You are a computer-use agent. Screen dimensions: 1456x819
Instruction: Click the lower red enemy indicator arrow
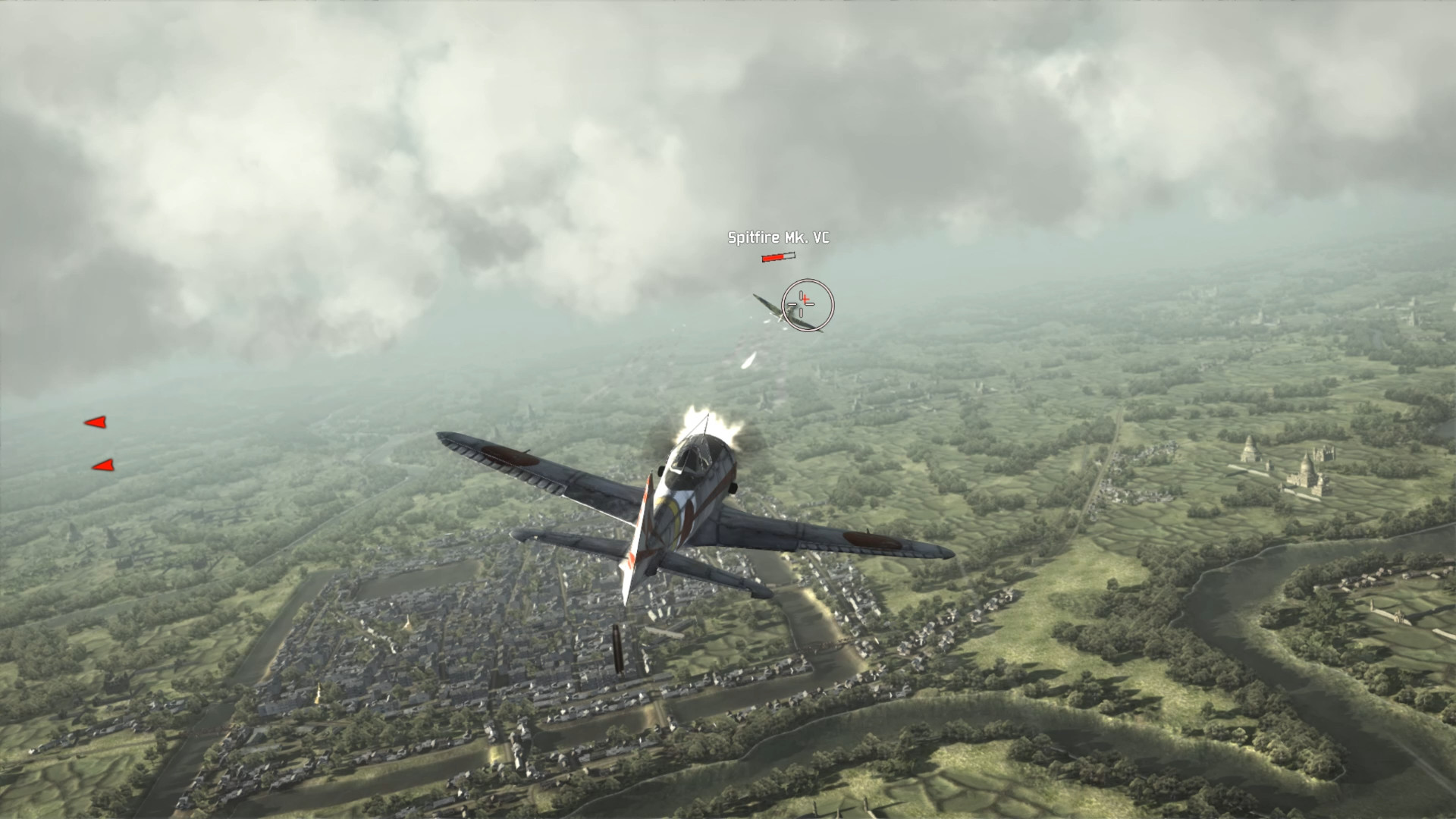102,466
